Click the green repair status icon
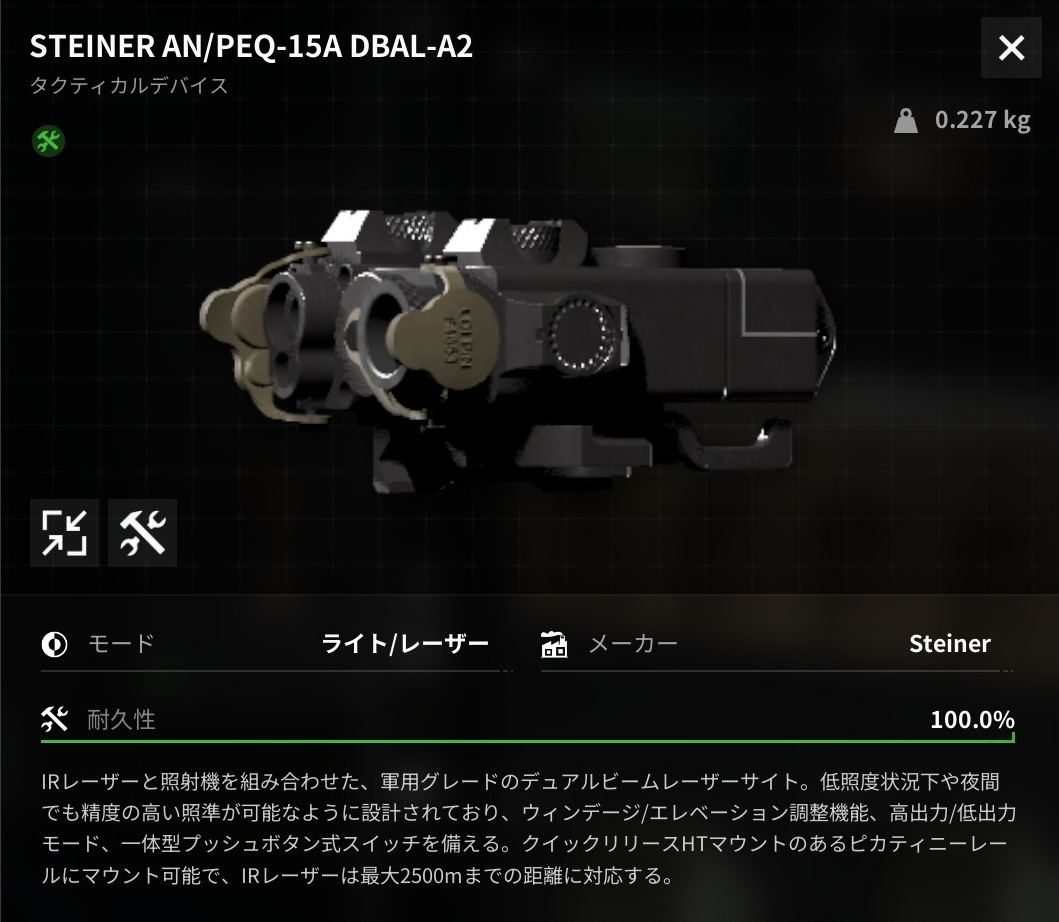This screenshot has width=1059, height=922. (48, 141)
